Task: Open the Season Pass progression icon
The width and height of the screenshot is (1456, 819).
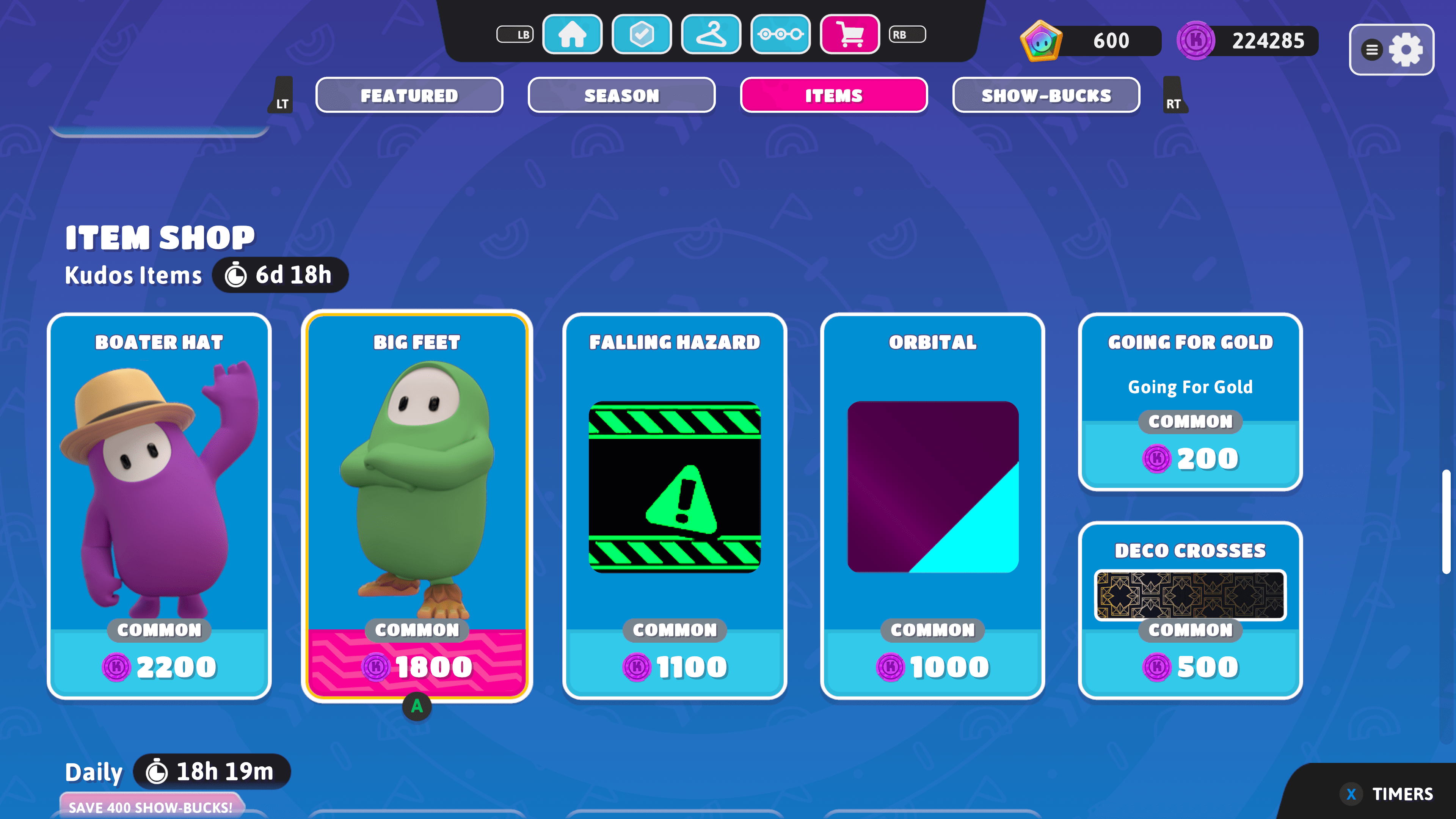Action: click(781, 34)
